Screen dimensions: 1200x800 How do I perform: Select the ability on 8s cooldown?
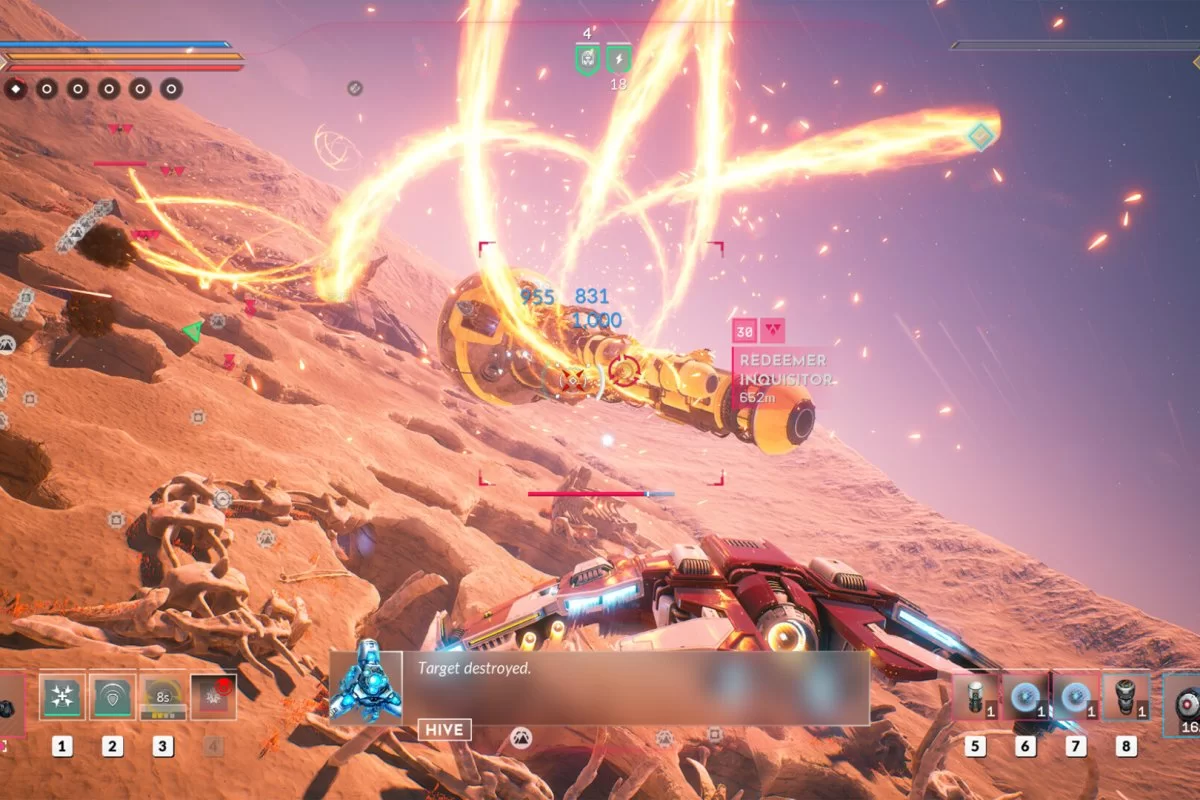(x=162, y=696)
